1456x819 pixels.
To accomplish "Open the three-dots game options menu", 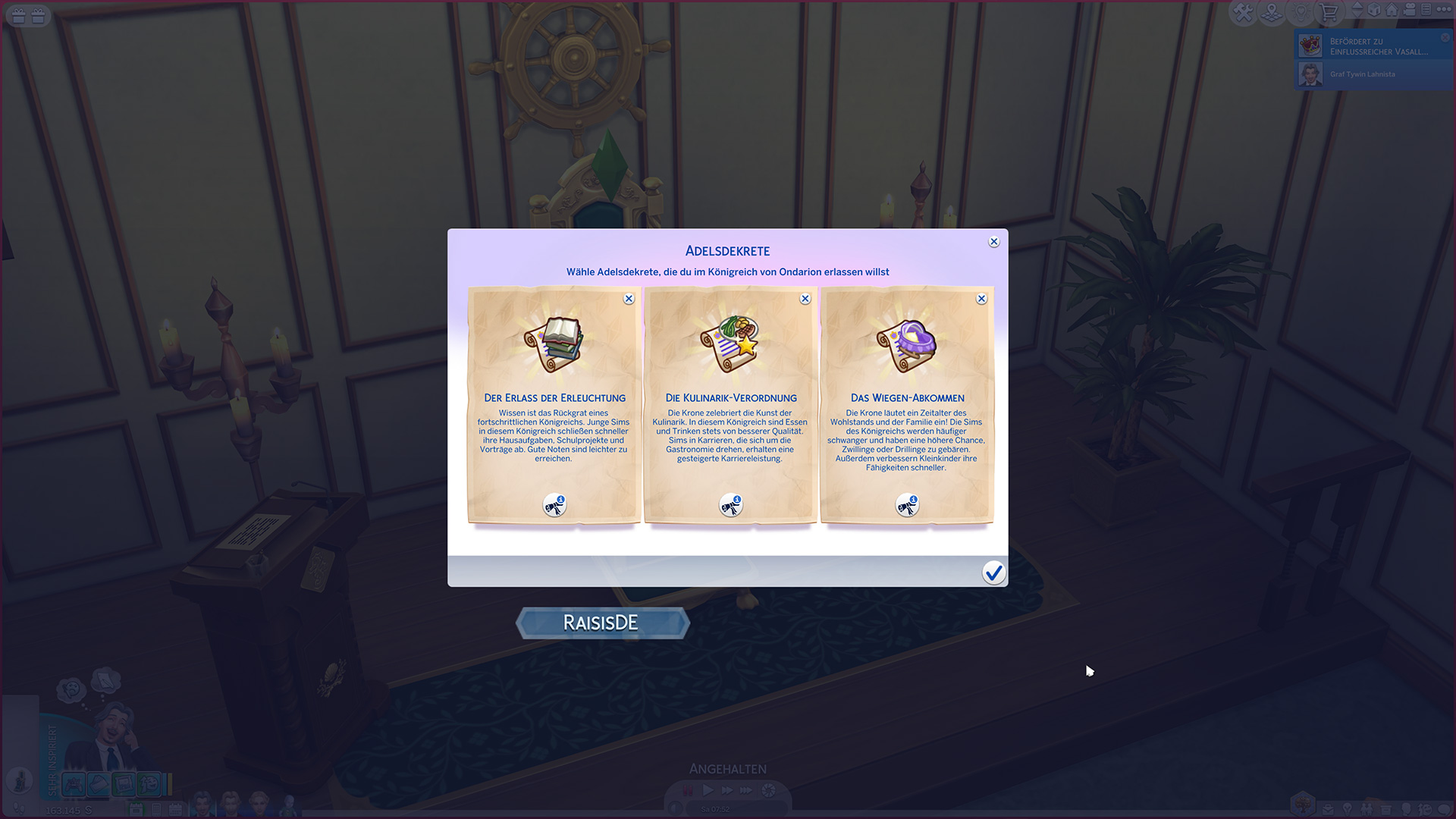I will point(1444,10).
